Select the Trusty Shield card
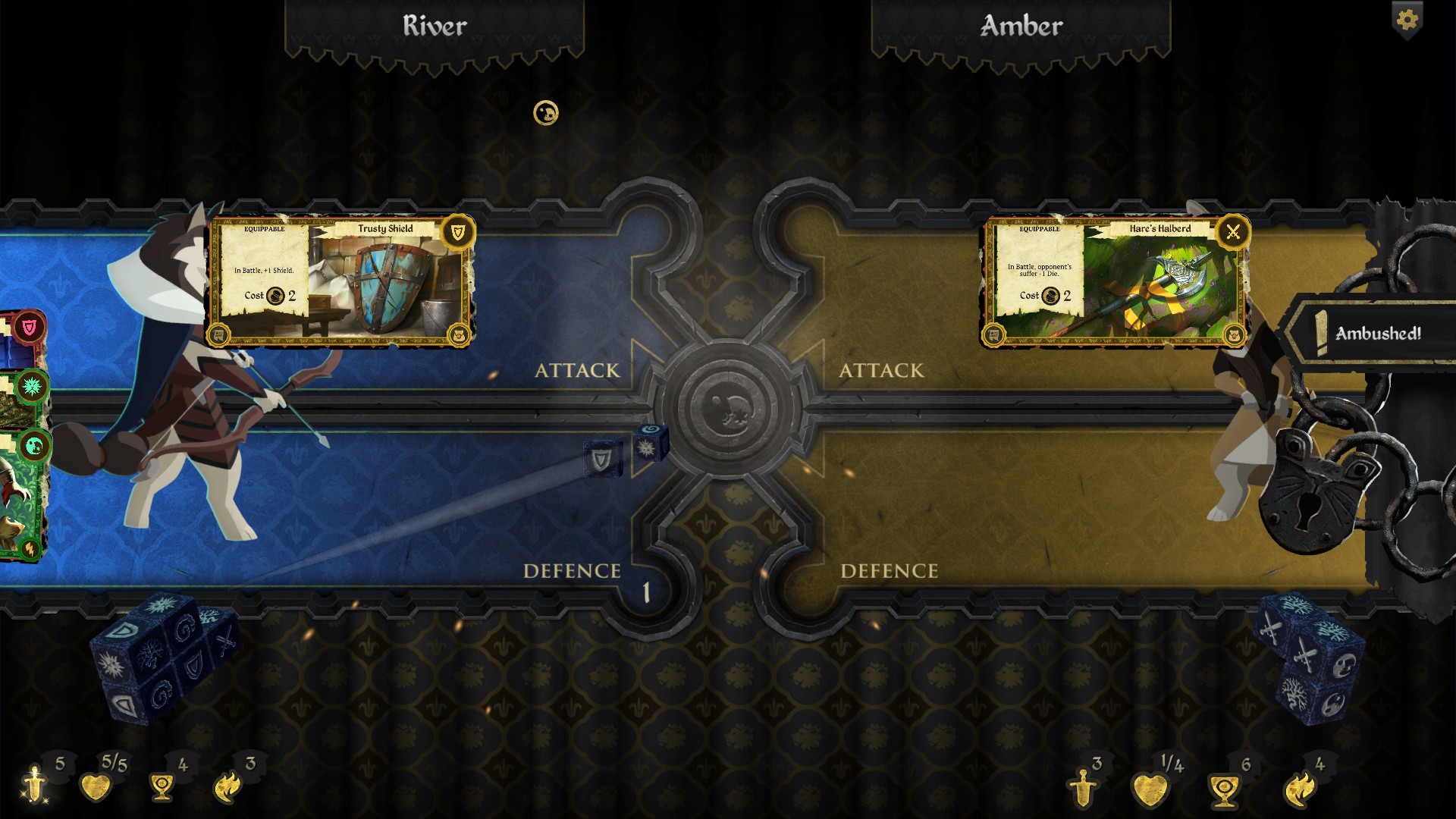This screenshot has height=819, width=1456. click(341, 282)
